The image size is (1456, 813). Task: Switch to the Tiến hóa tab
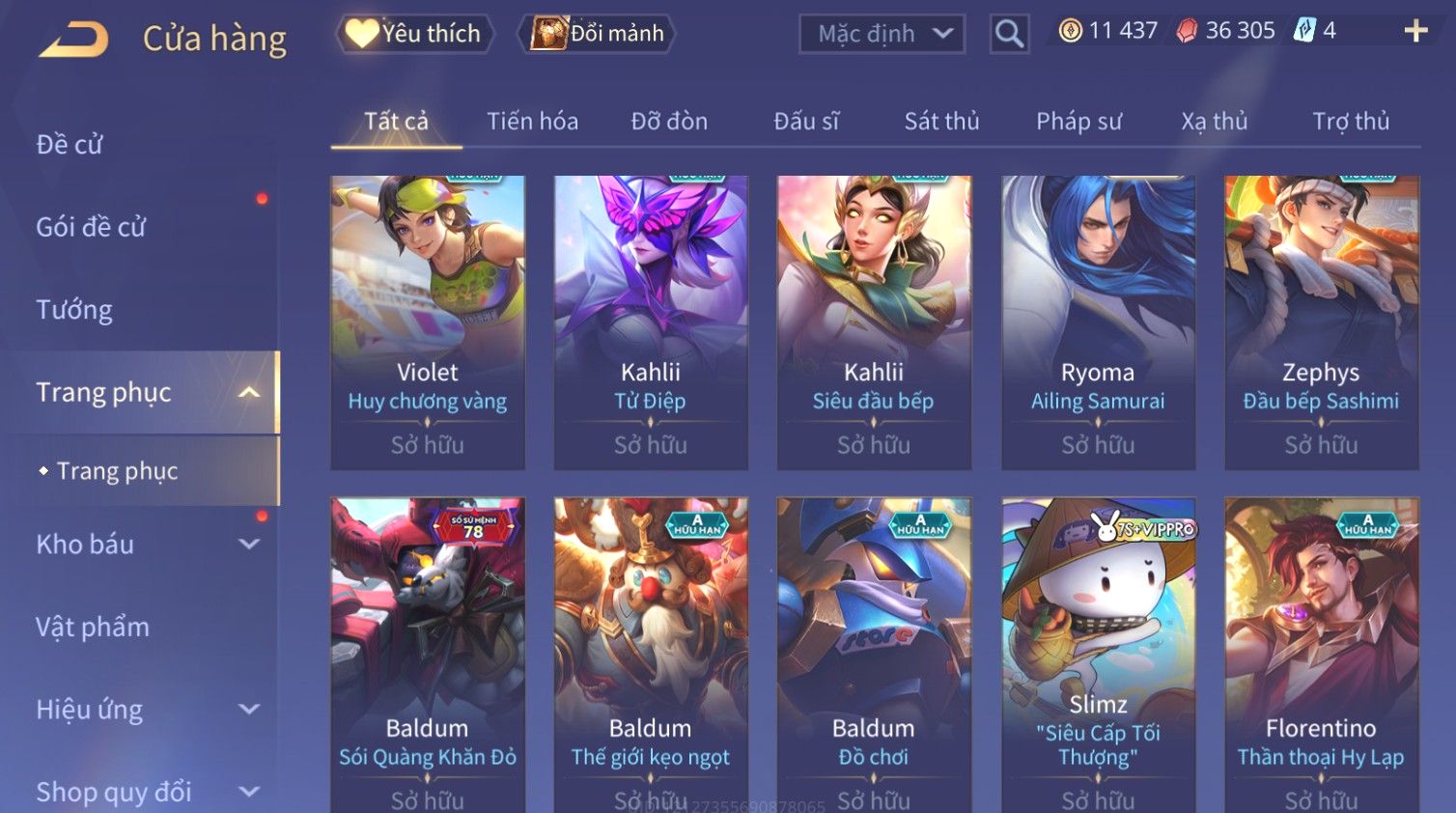pos(532,122)
